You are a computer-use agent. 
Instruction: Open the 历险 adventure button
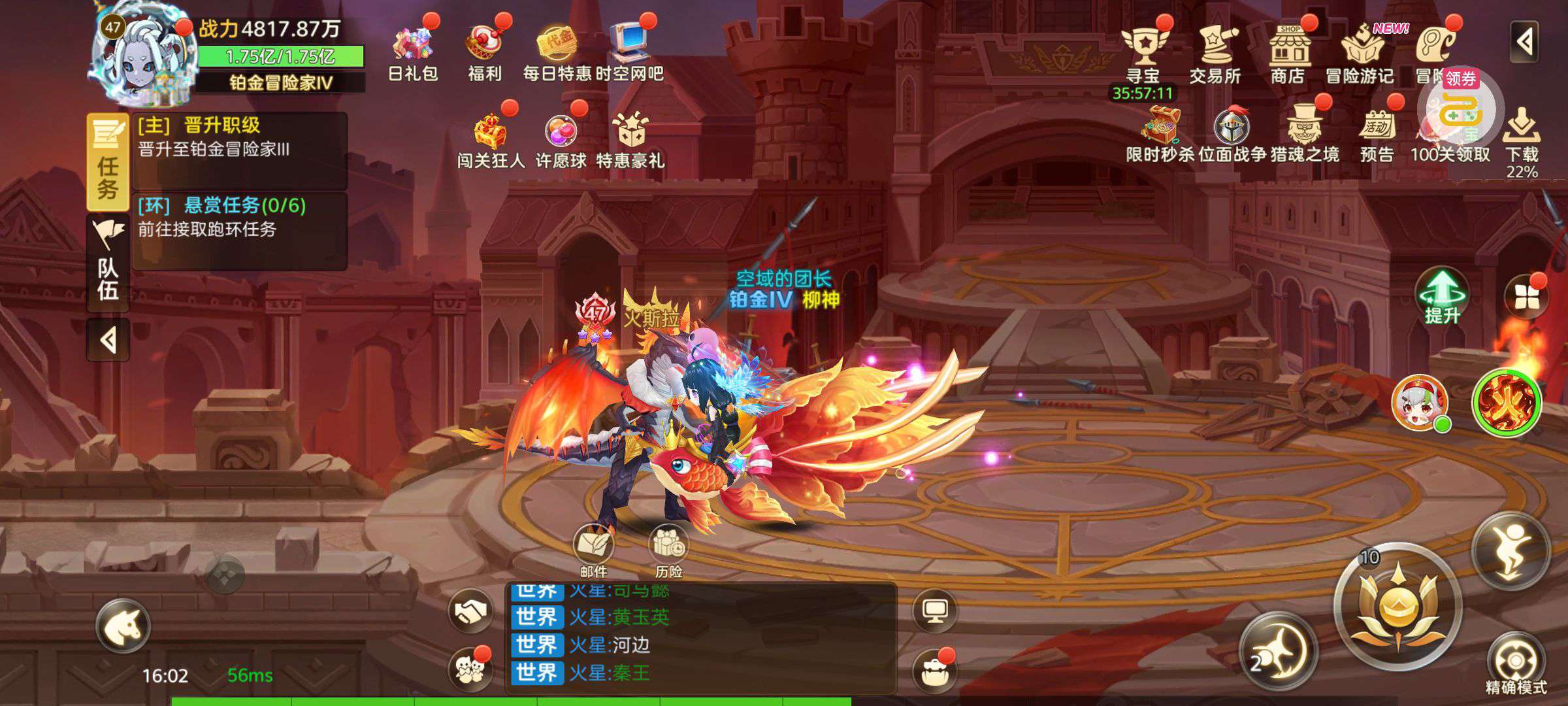tap(668, 550)
